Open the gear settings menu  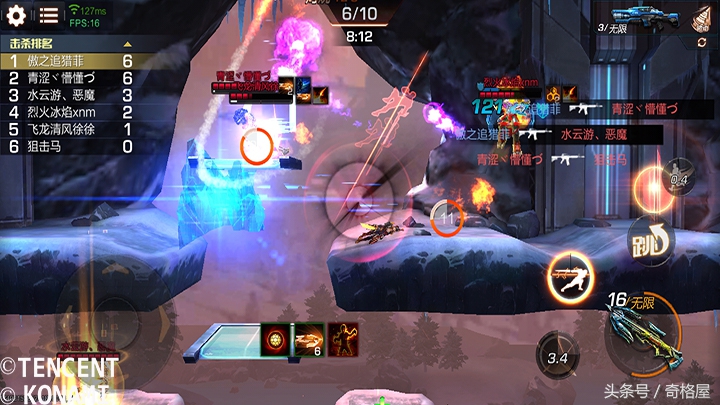coord(16,14)
